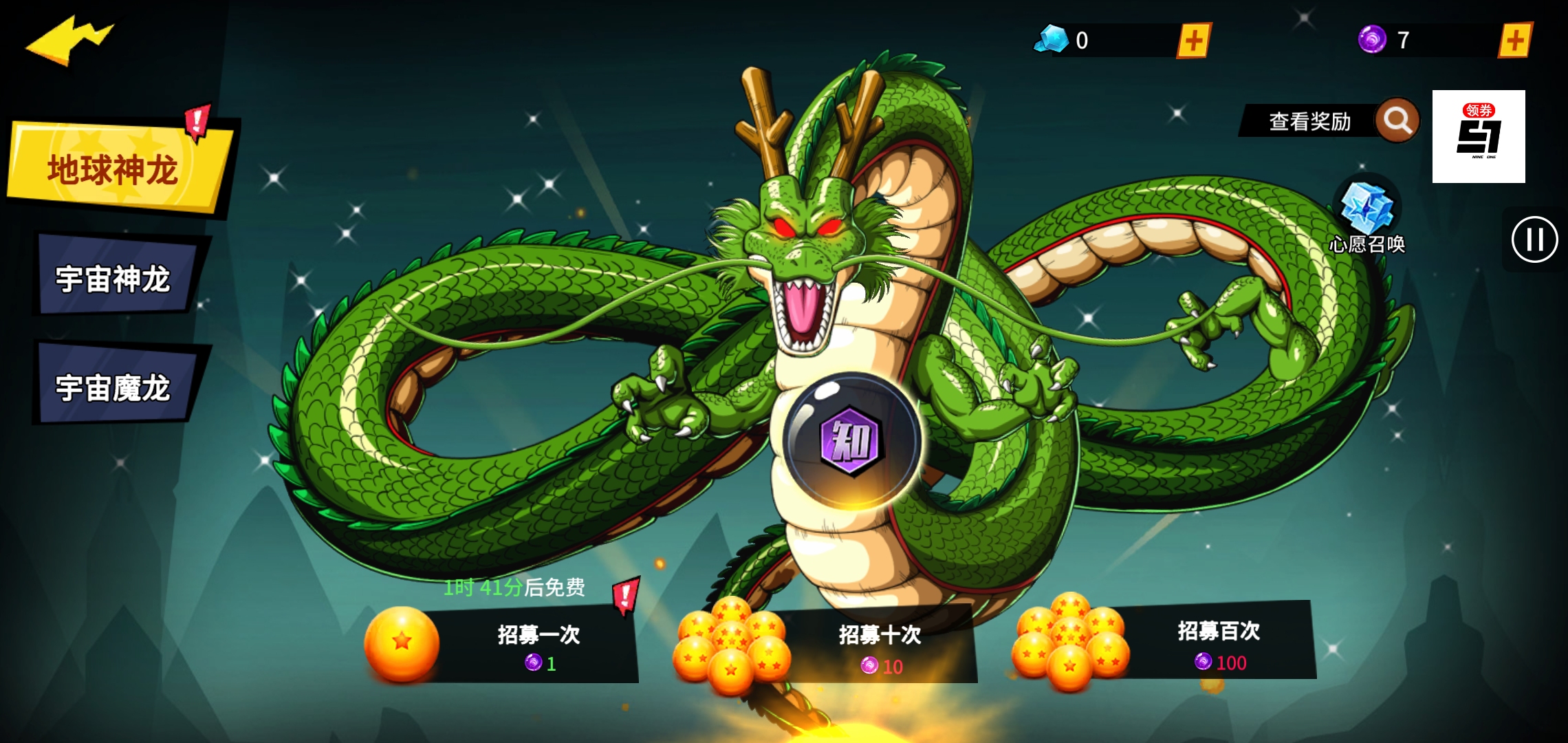Go back with the yellow arrow
This screenshot has width=1568, height=743.
[x=69, y=41]
